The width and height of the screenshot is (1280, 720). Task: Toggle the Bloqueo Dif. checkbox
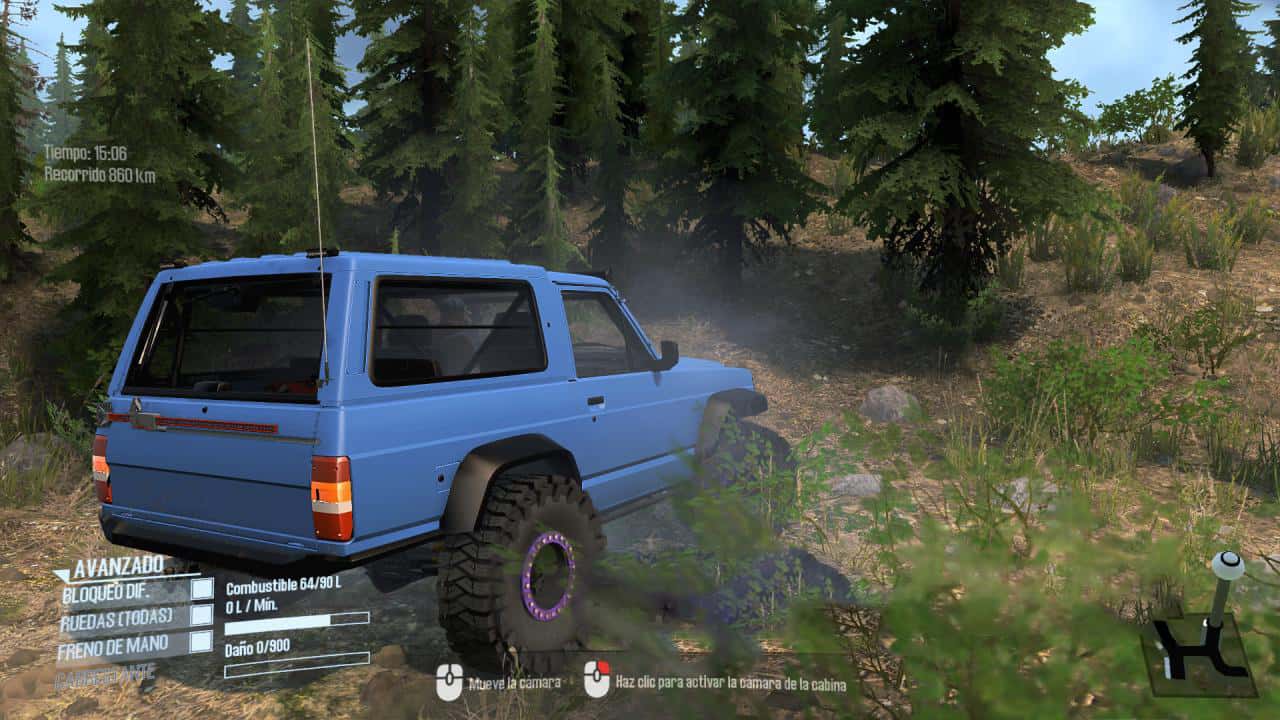point(202,590)
